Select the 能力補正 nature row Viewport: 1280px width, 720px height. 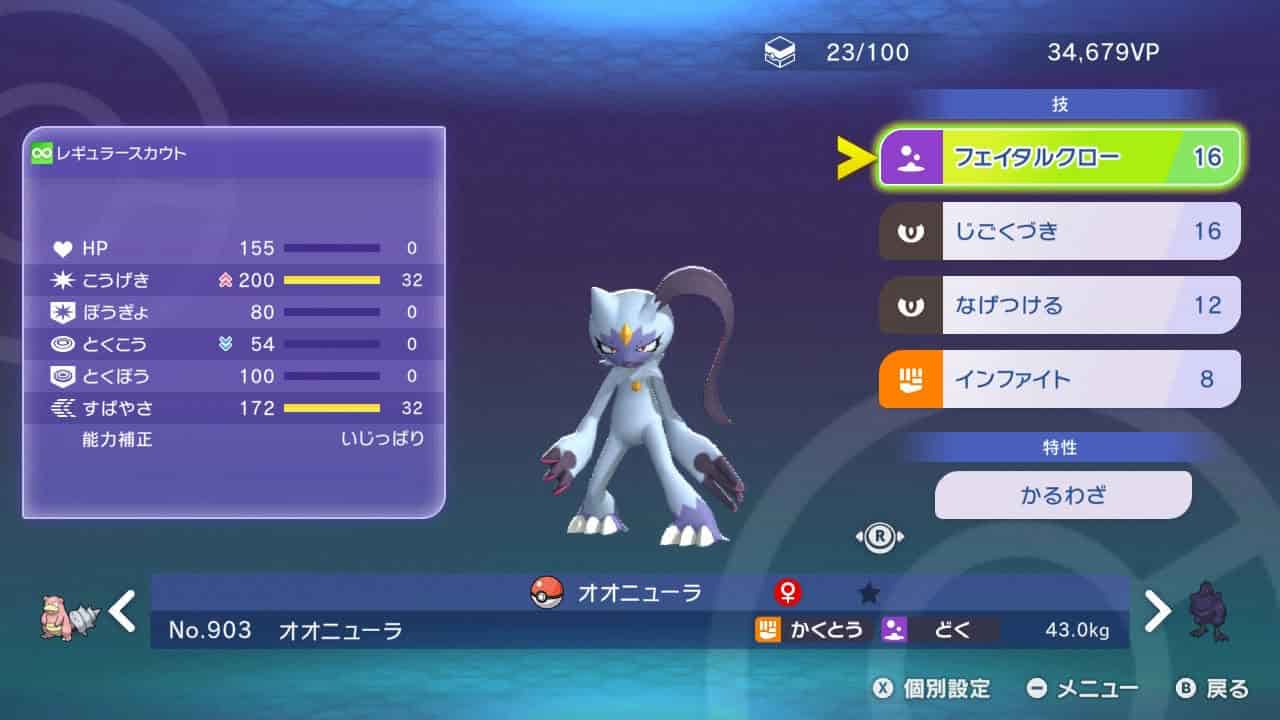coord(236,439)
